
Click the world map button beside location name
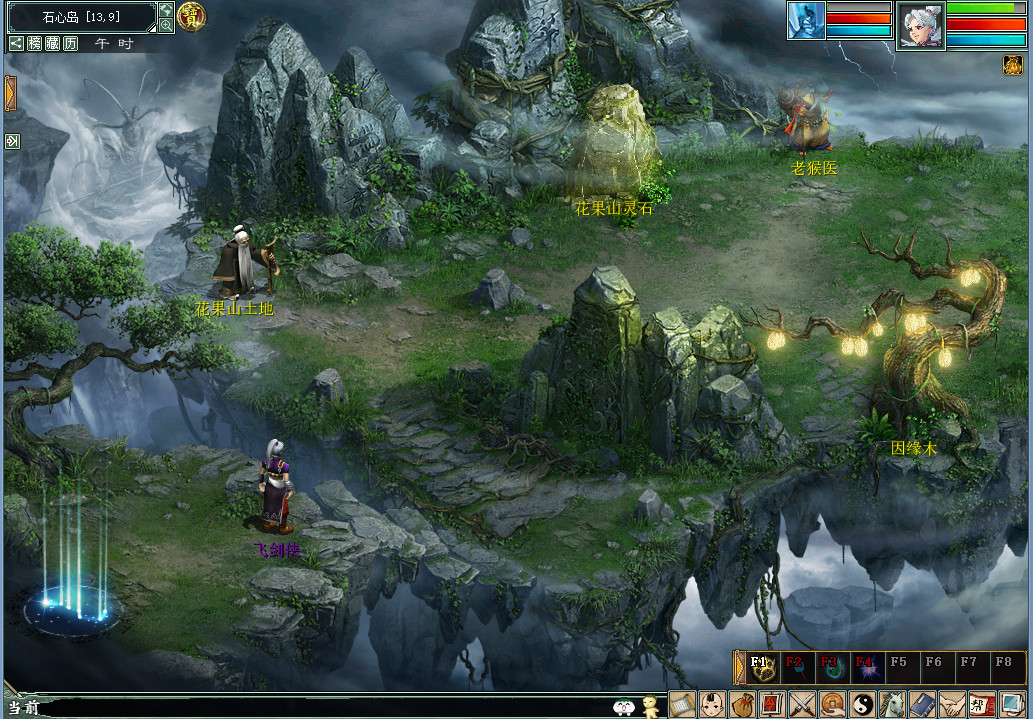click(x=166, y=9)
